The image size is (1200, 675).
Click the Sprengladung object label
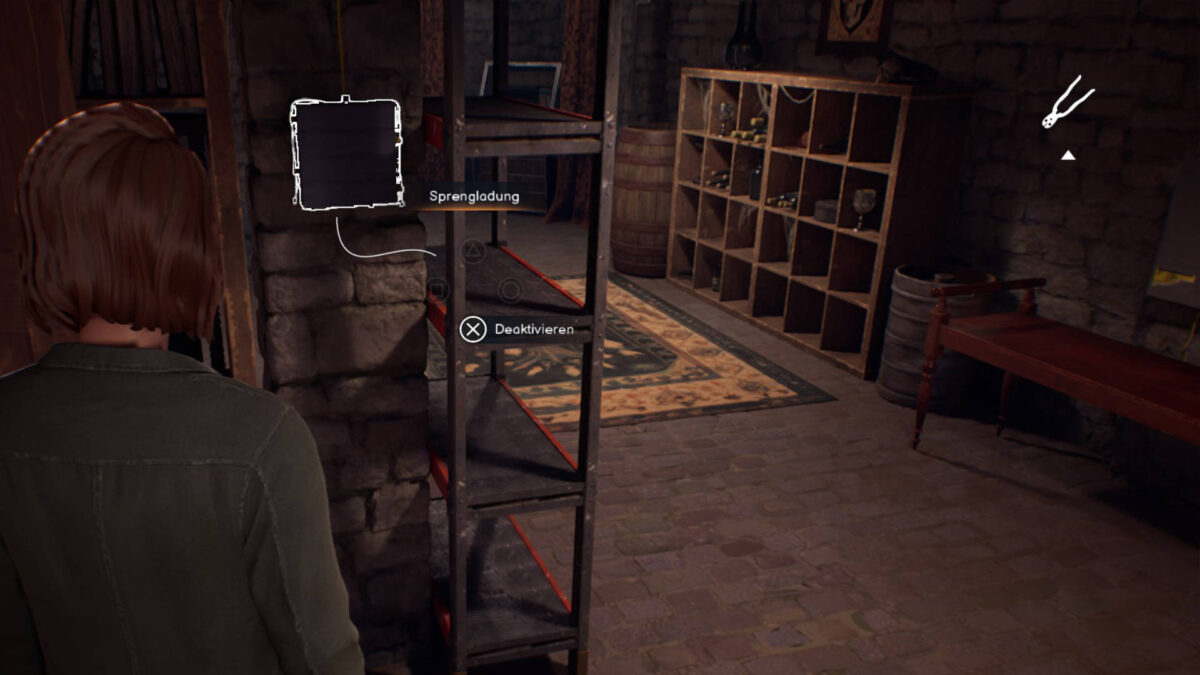point(474,197)
